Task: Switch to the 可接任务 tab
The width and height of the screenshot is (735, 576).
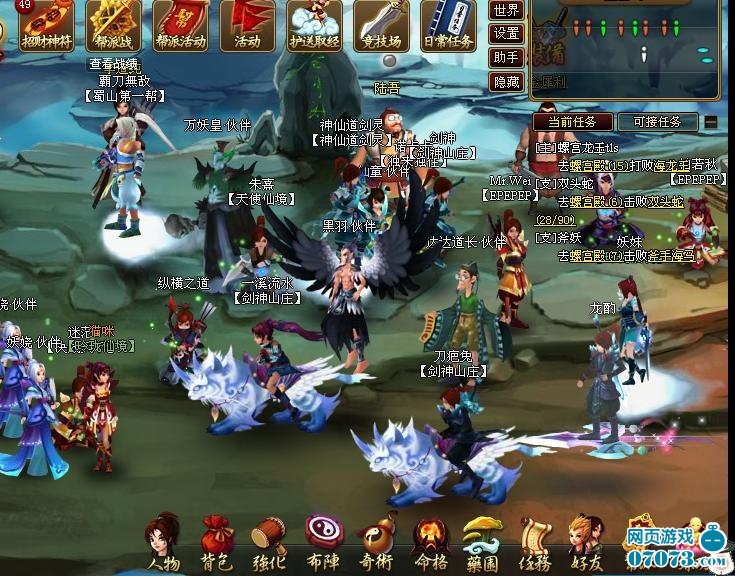Action: (x=657, y=122)
